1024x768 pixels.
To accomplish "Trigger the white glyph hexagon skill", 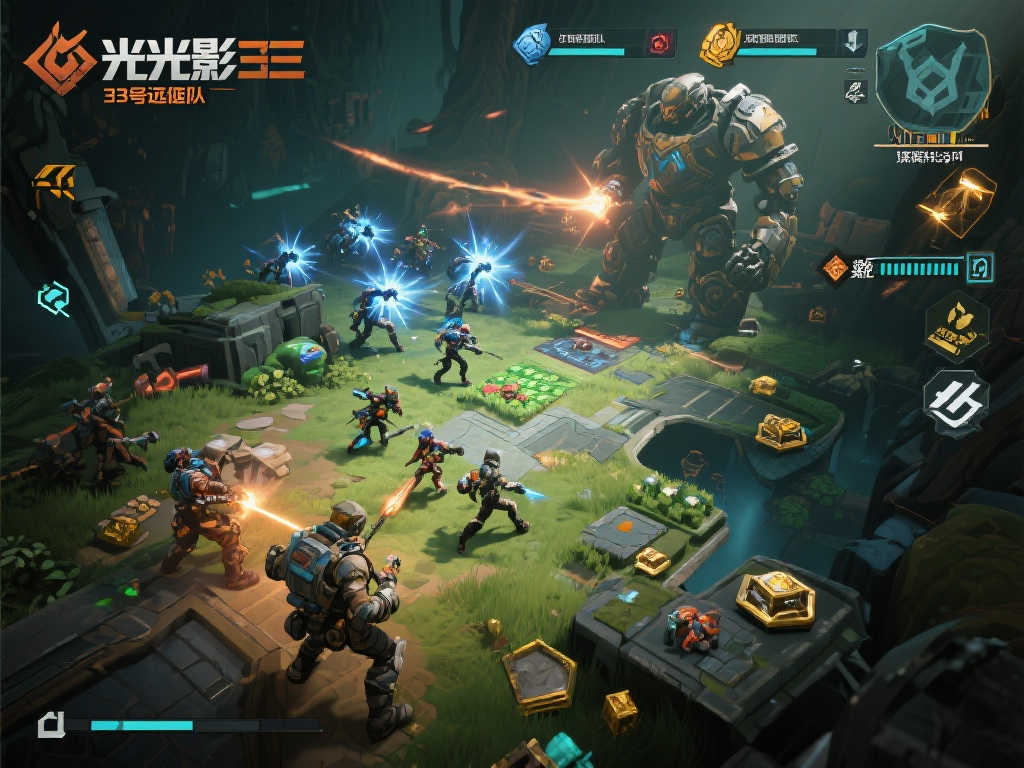I will [x=956, y=400].
